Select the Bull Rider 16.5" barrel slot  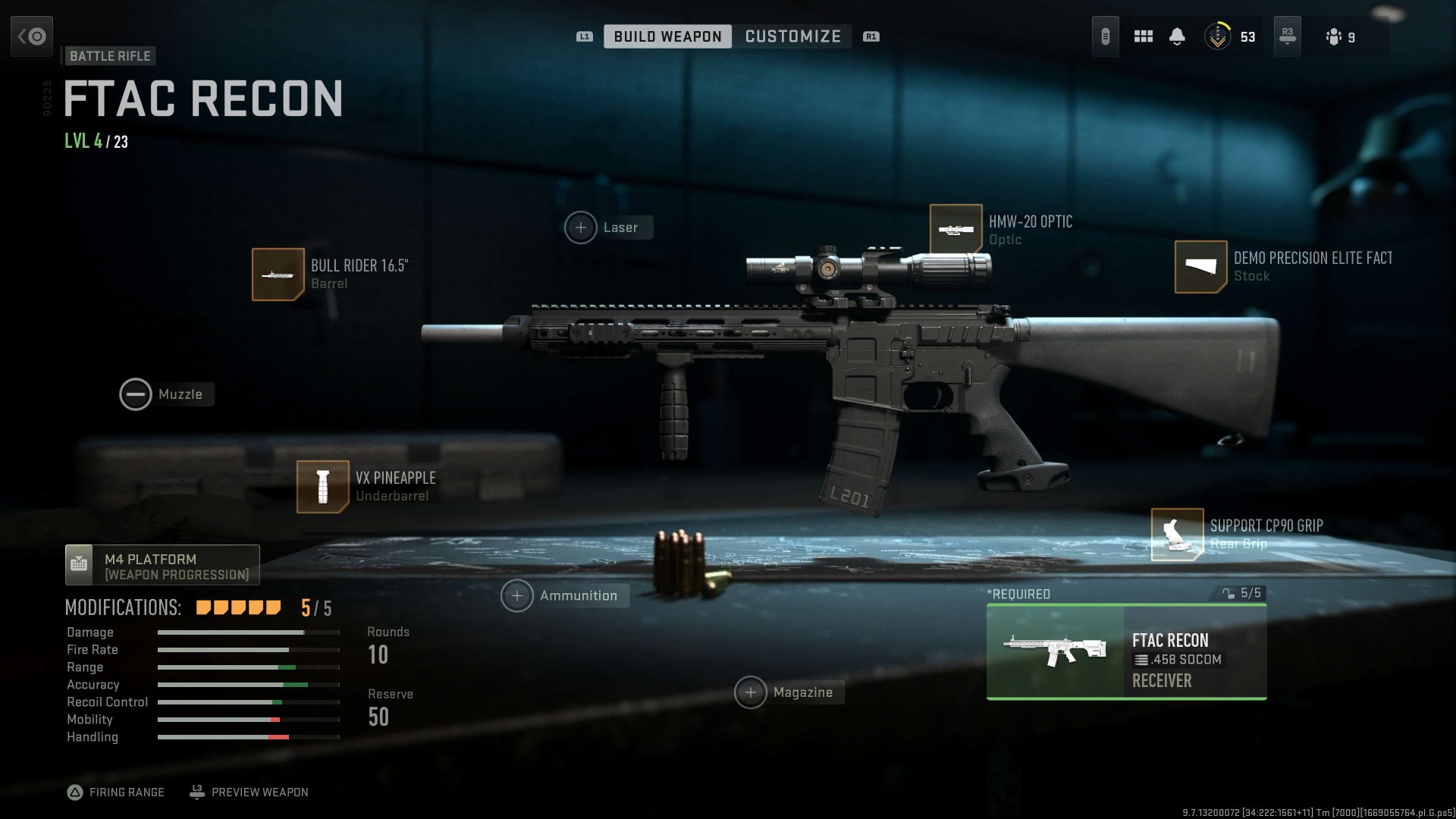(278, 274)
